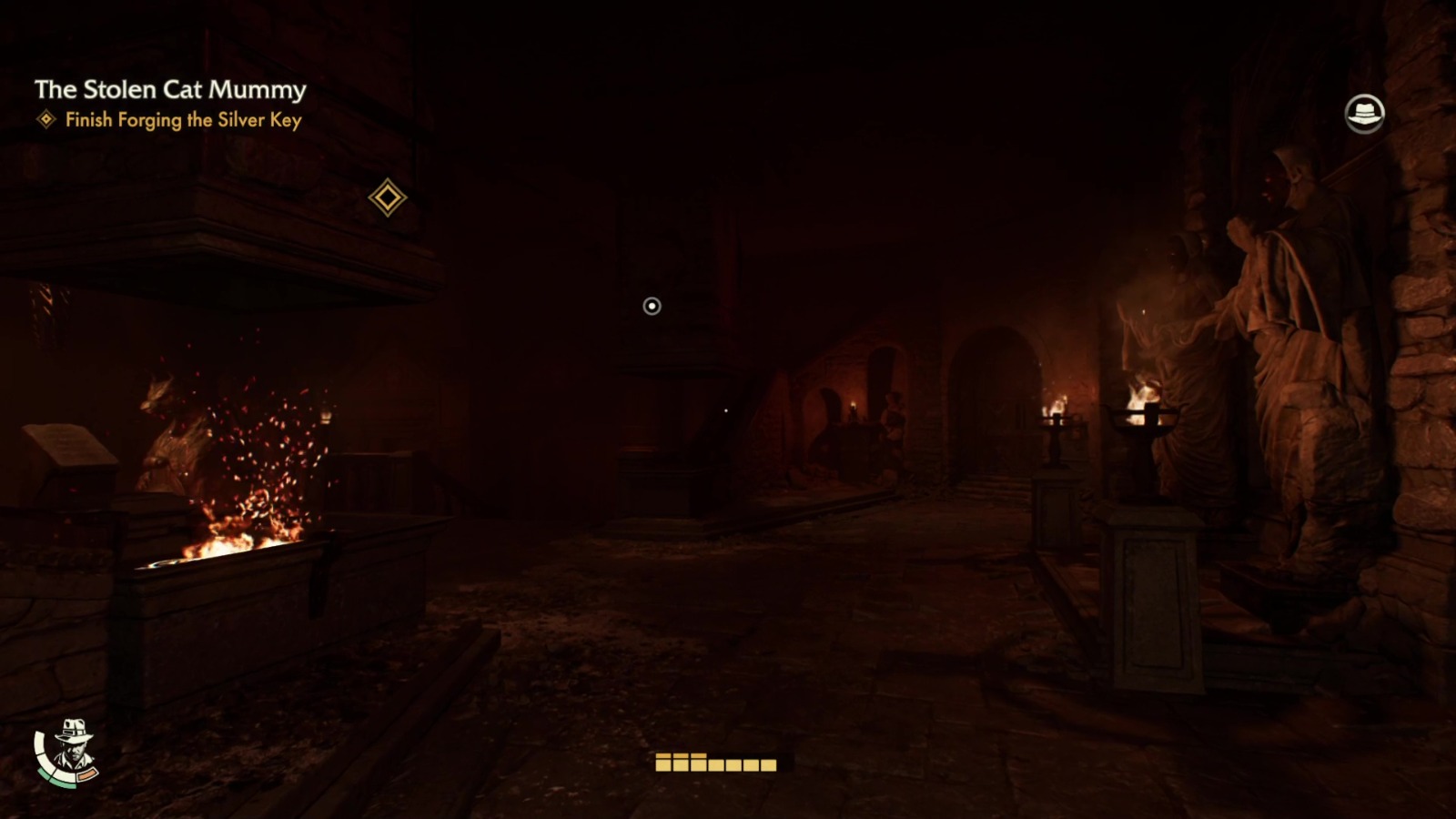The image size is (1456, 819).
Task: Click the orange segment on the health circle
Action: [87, 773]
